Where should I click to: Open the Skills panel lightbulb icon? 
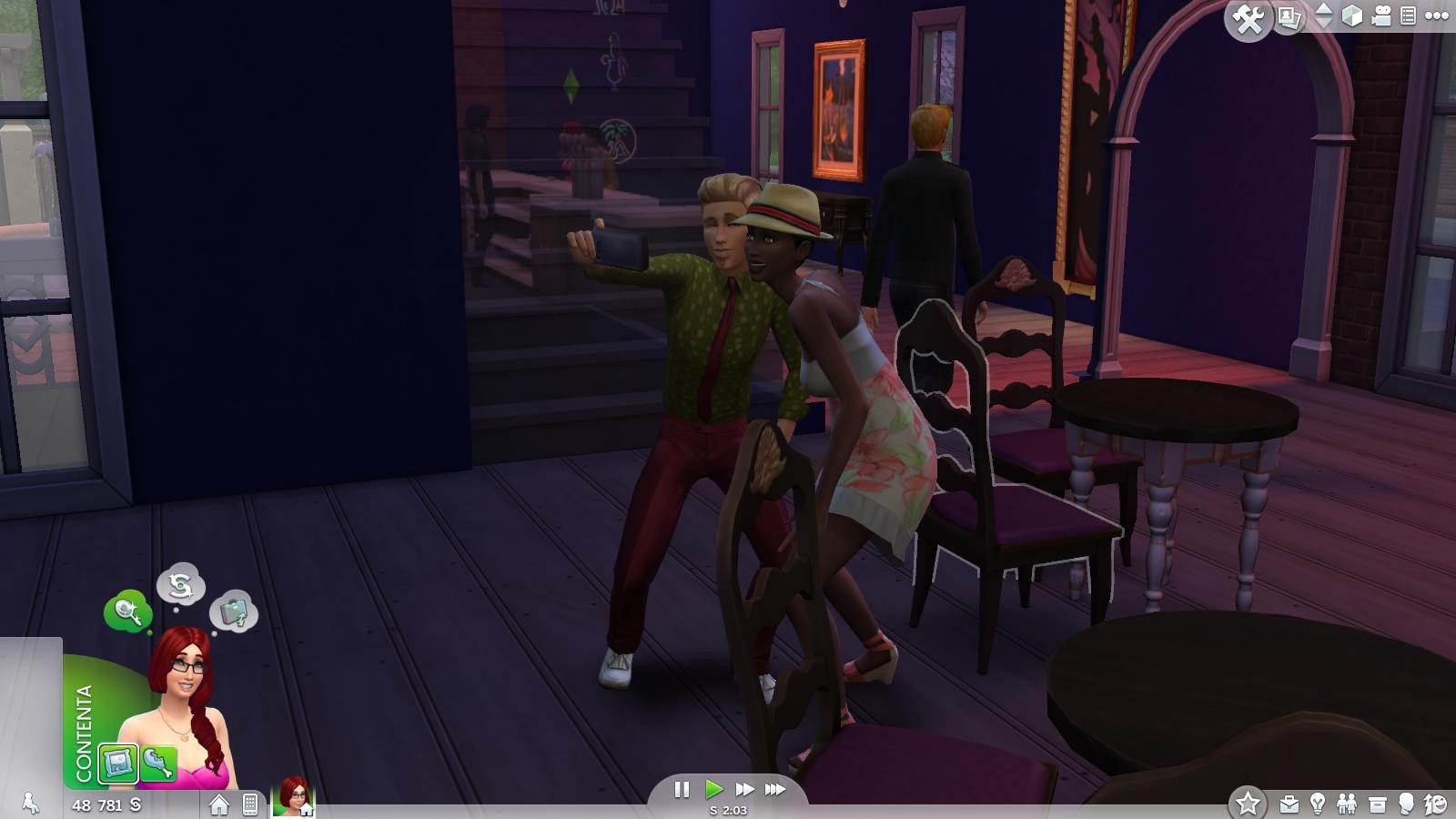point(1318,803)
